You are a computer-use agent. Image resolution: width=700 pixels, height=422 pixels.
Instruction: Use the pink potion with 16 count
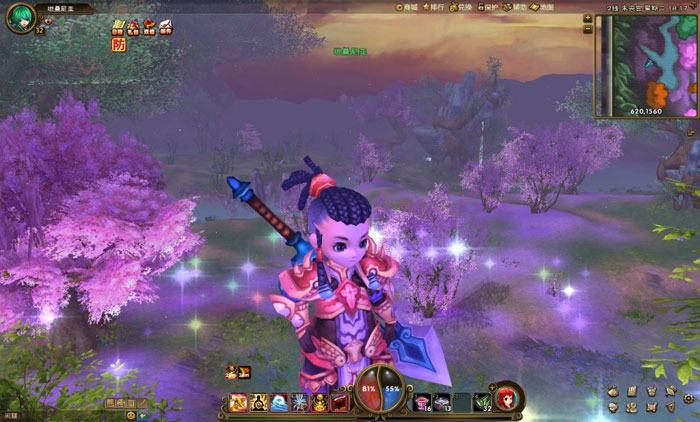[421, 403]
